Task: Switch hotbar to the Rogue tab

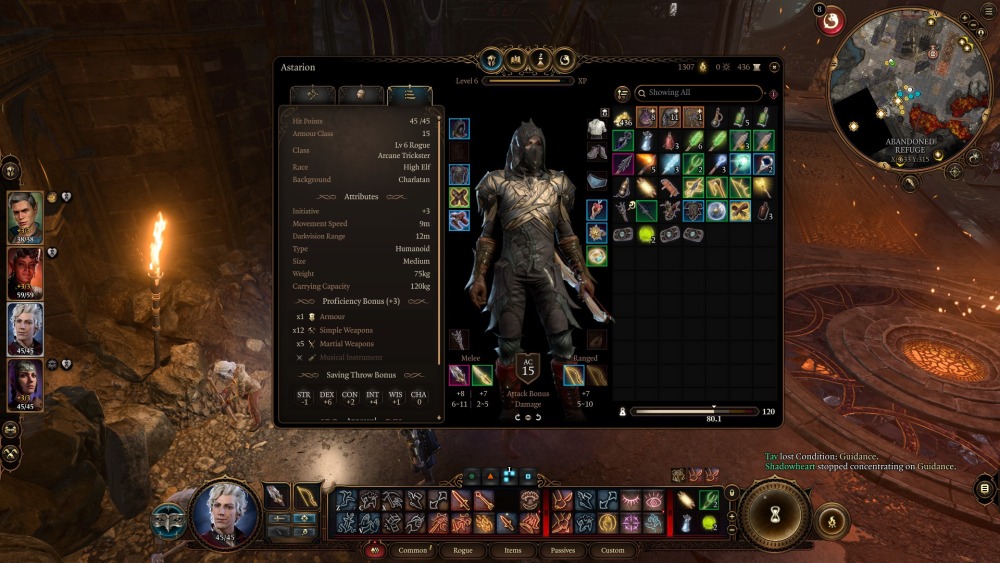Action: click(x=463, y=550)
